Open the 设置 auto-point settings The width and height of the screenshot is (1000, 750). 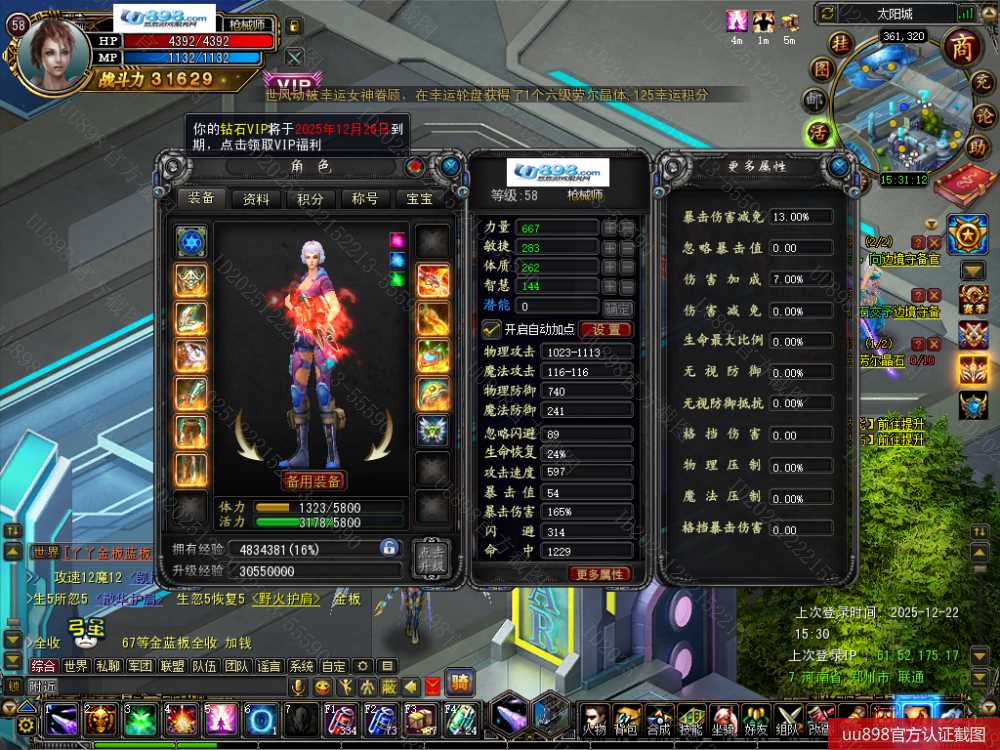click(x=606, y=329)
